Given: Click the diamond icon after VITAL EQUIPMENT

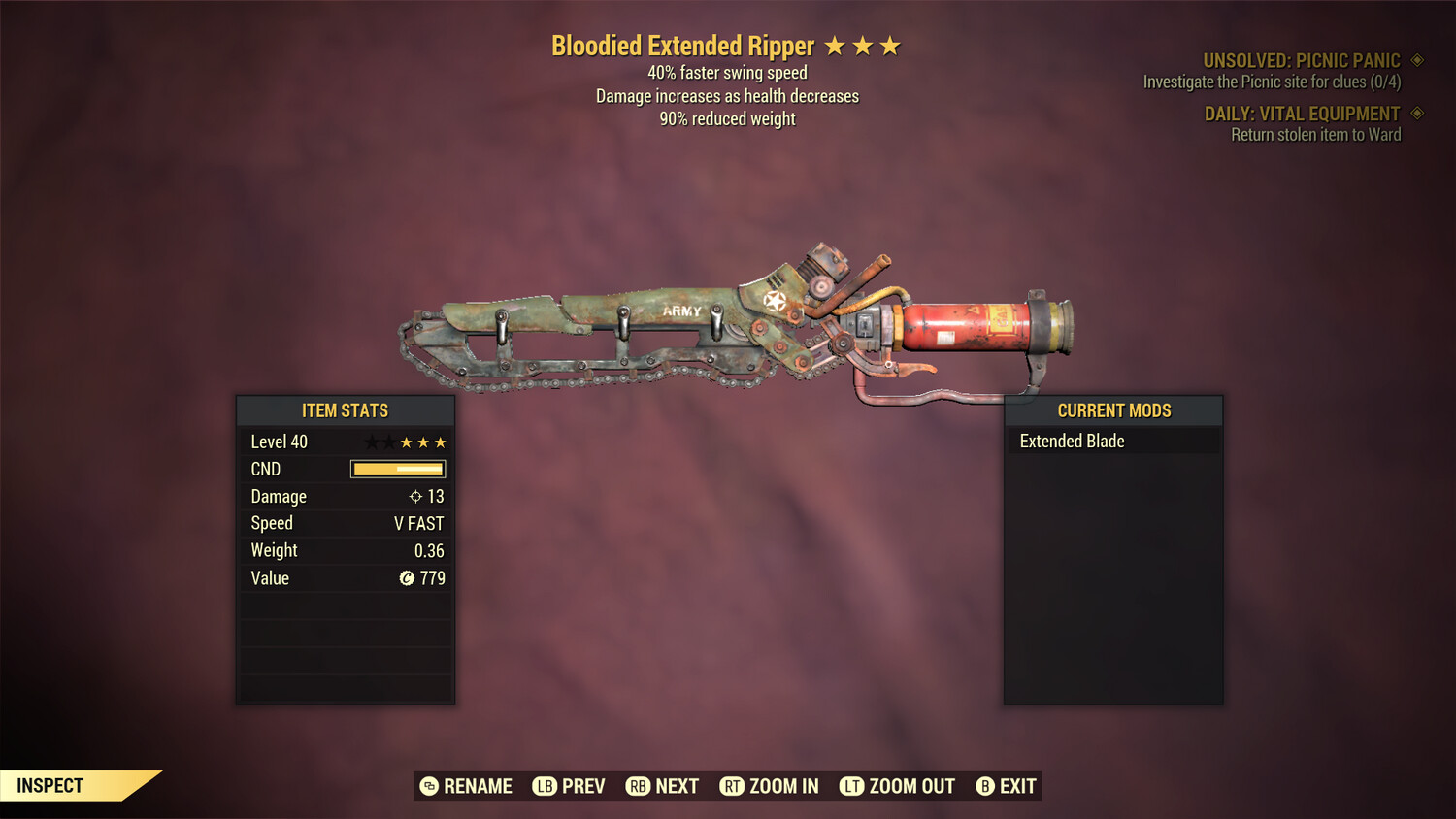Looking at the screenshot, I should [x=1415, y=114].
